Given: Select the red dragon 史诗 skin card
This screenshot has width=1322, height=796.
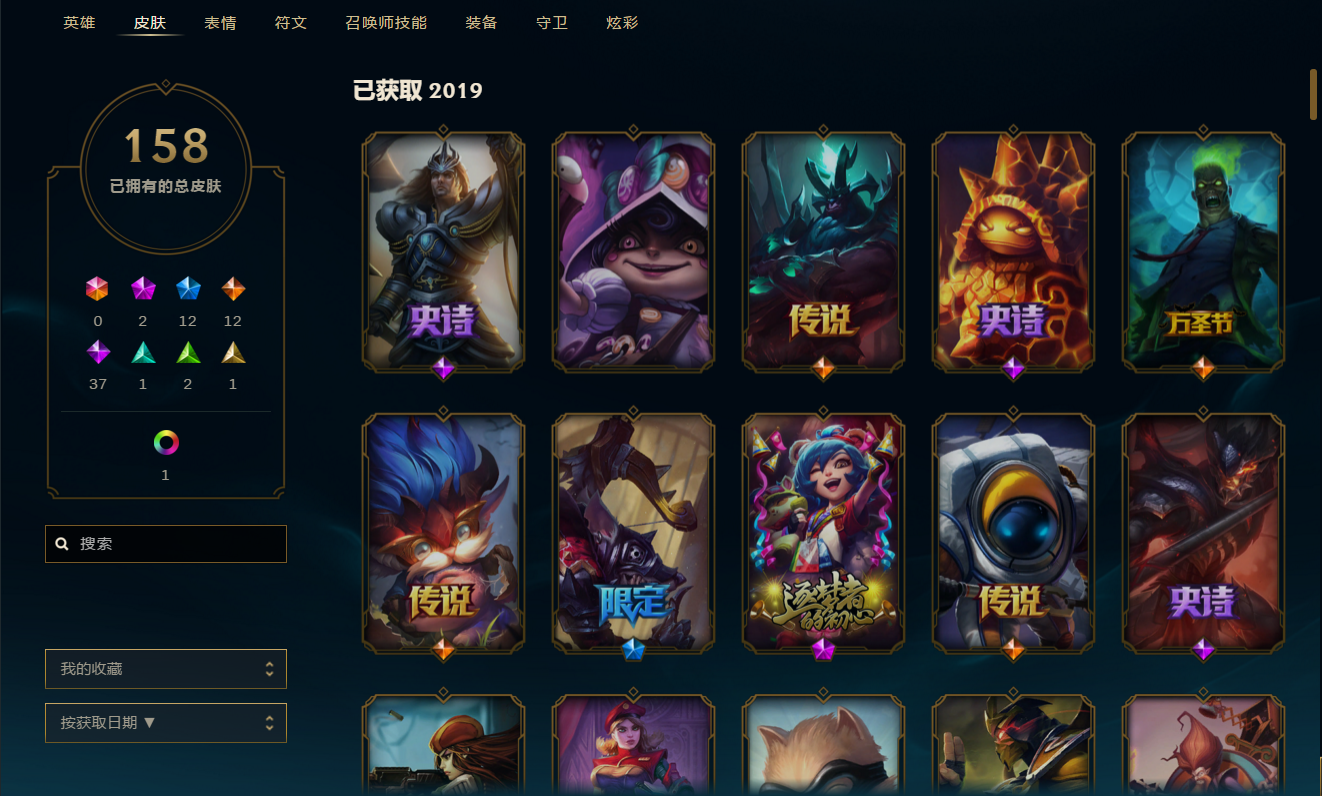Looking at the screenshot, I should tap(1203, 531).
